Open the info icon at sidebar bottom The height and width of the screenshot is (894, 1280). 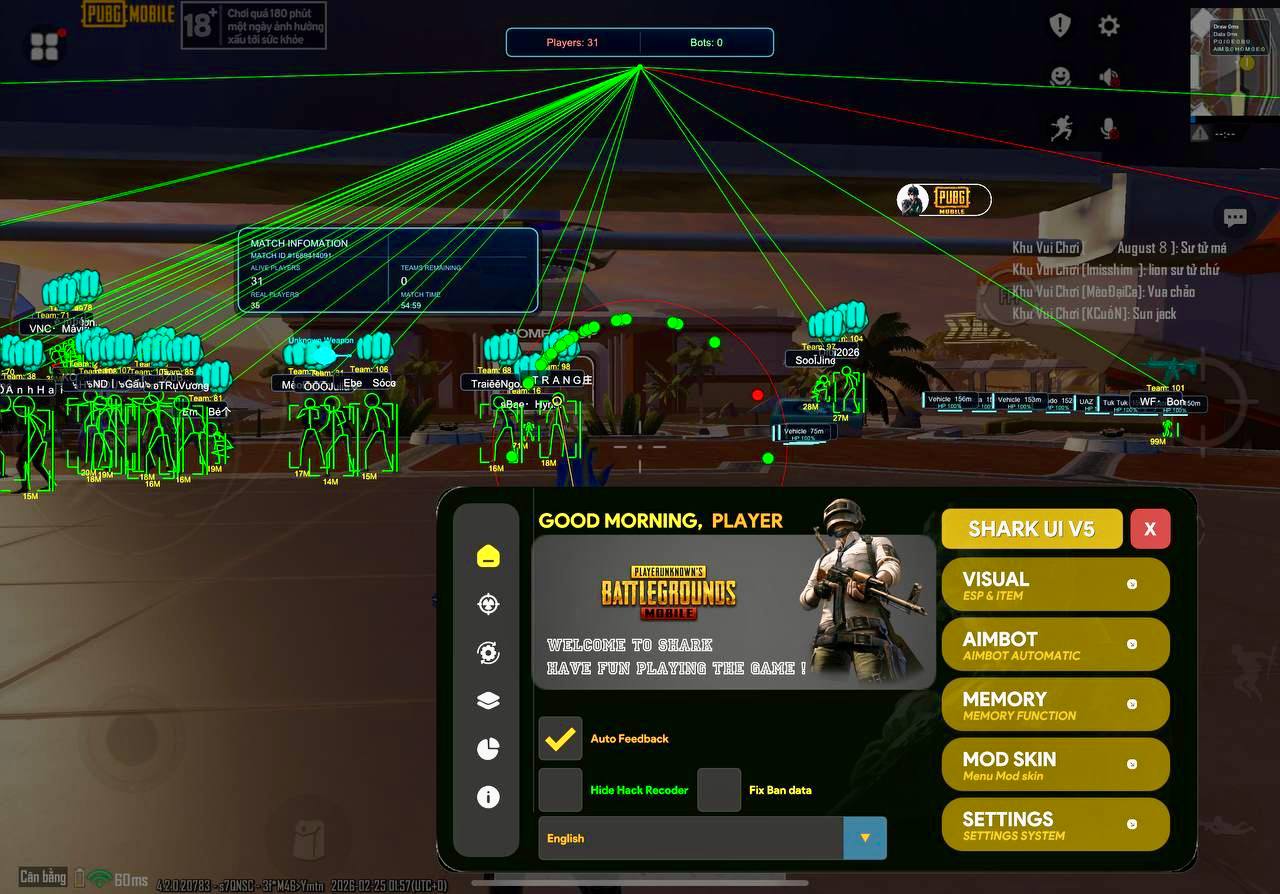tap(487, 797)
